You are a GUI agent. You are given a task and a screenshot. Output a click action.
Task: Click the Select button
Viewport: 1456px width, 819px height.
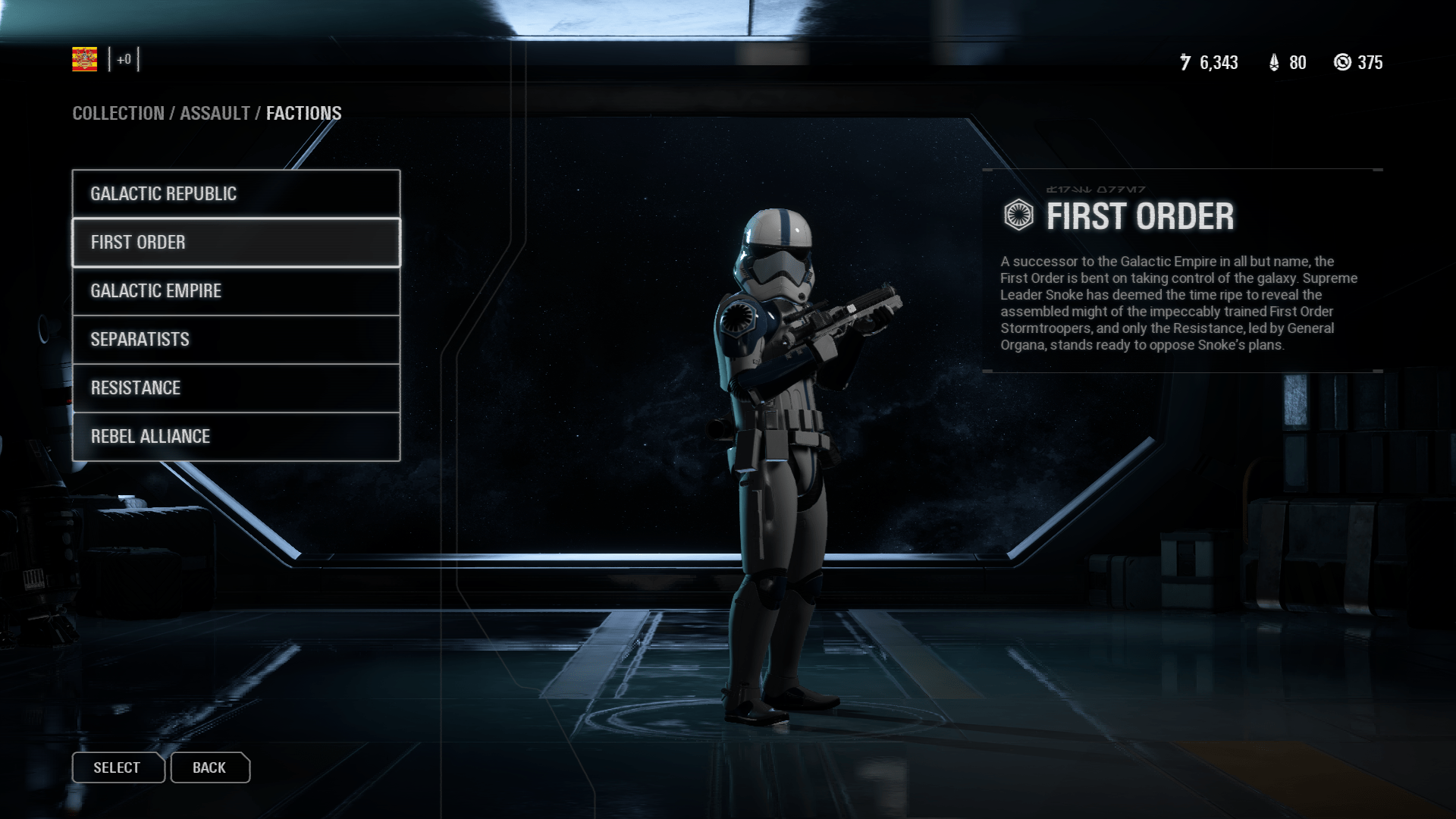point(118,767)
